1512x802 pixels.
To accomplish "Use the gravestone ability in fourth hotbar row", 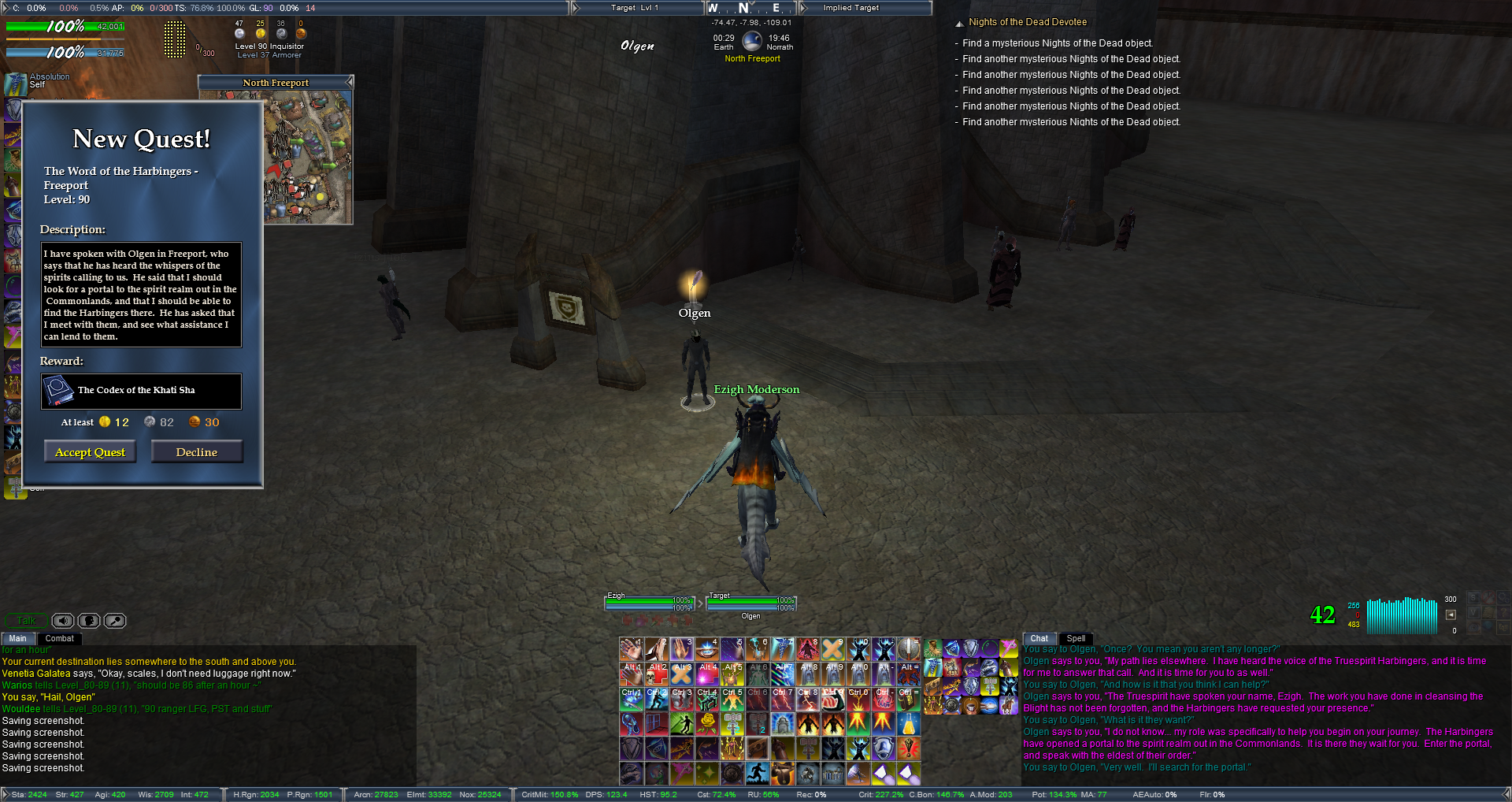I will click(783, 723).
